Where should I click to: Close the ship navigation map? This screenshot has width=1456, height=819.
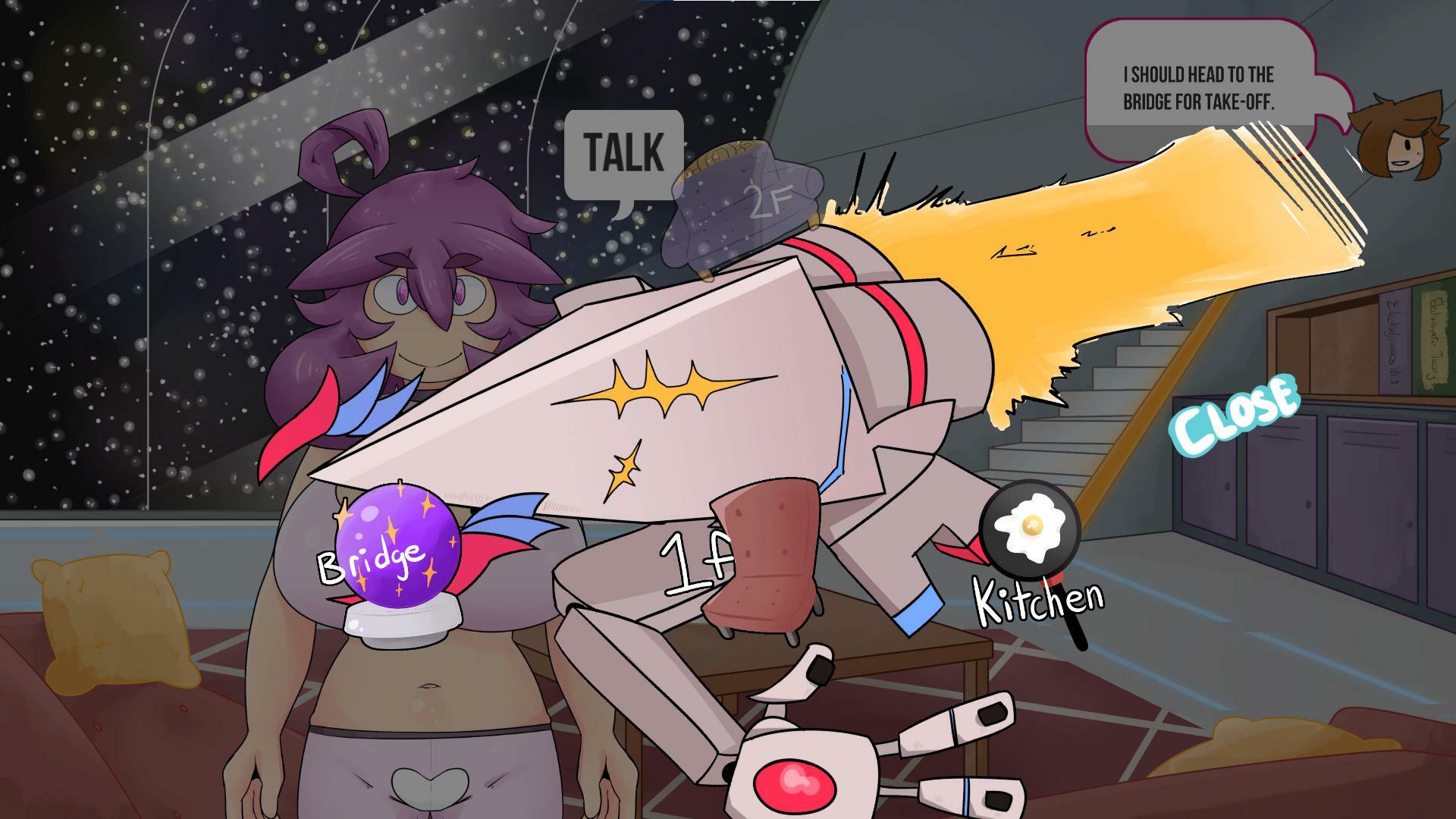click(1235, 415)
